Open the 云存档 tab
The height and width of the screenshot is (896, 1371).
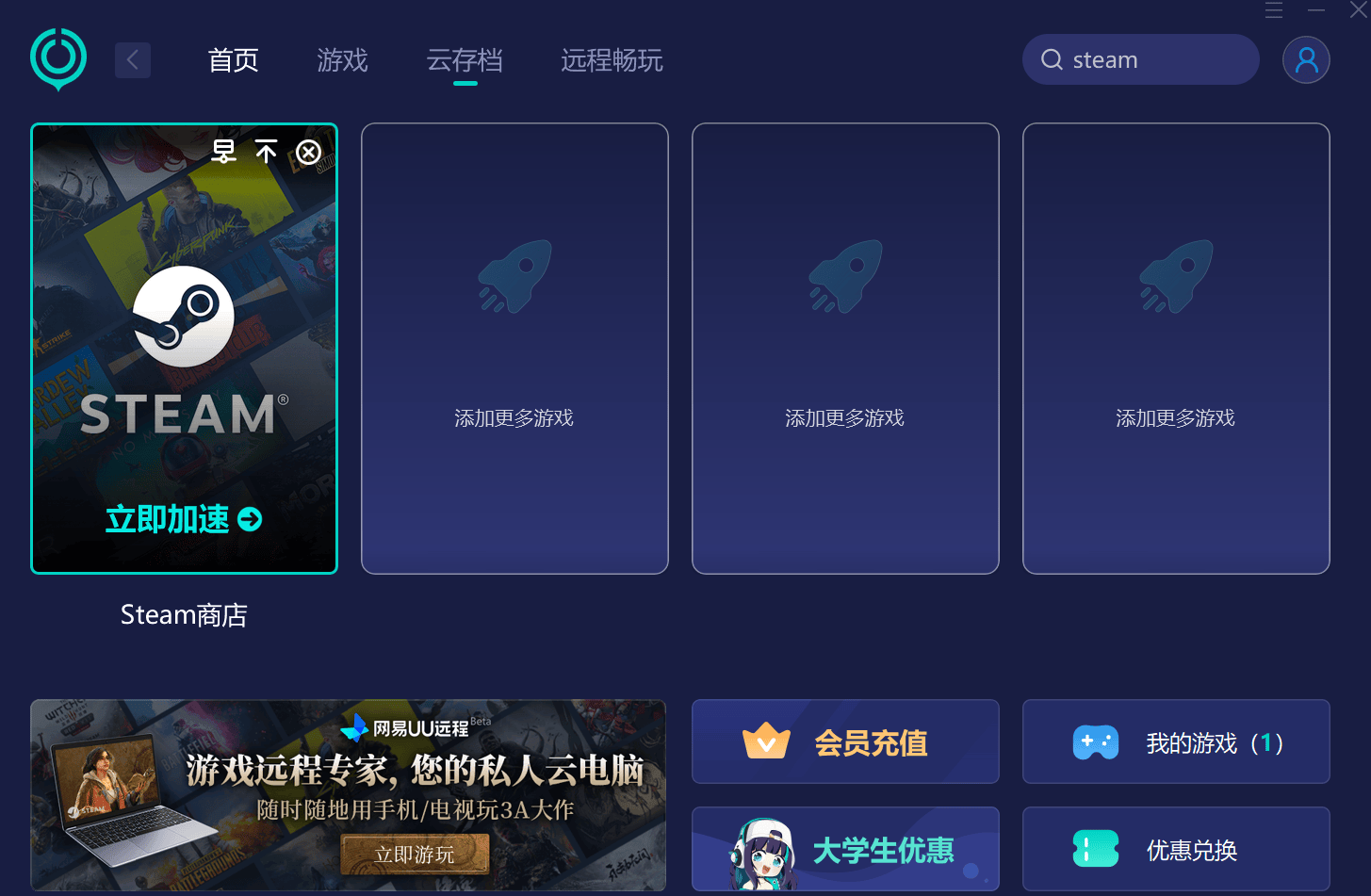click(464, 60)
